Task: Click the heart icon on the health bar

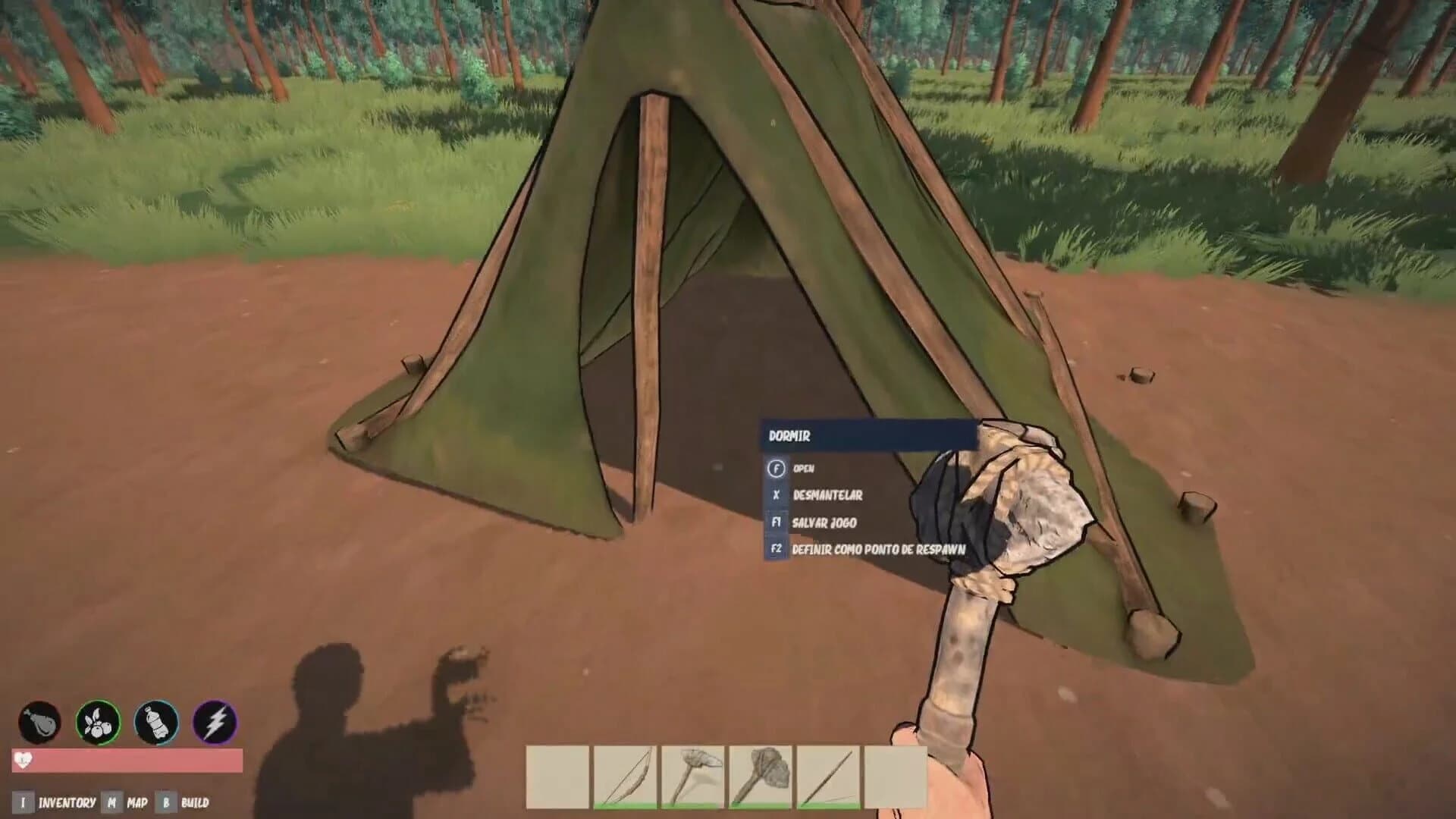Action: pyautogui.click(x=25, y=758)
